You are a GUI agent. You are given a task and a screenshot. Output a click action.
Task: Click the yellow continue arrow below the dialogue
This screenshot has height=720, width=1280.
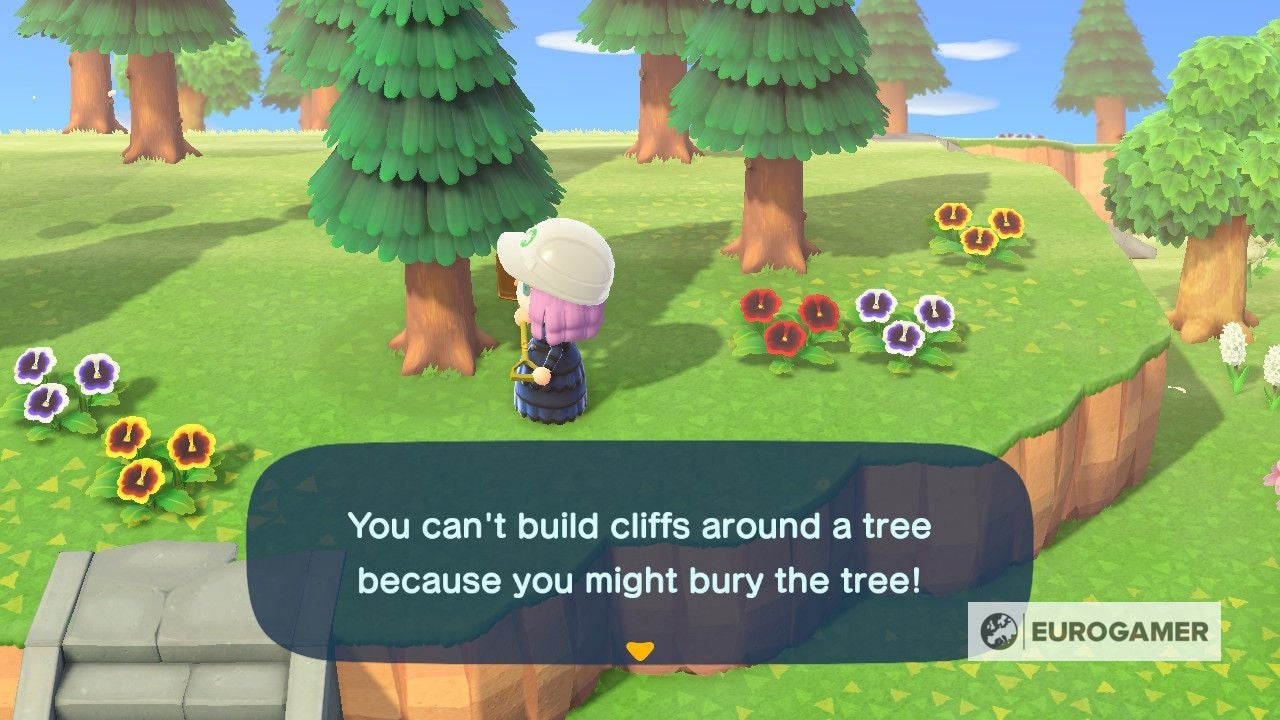tap(640, 649)
